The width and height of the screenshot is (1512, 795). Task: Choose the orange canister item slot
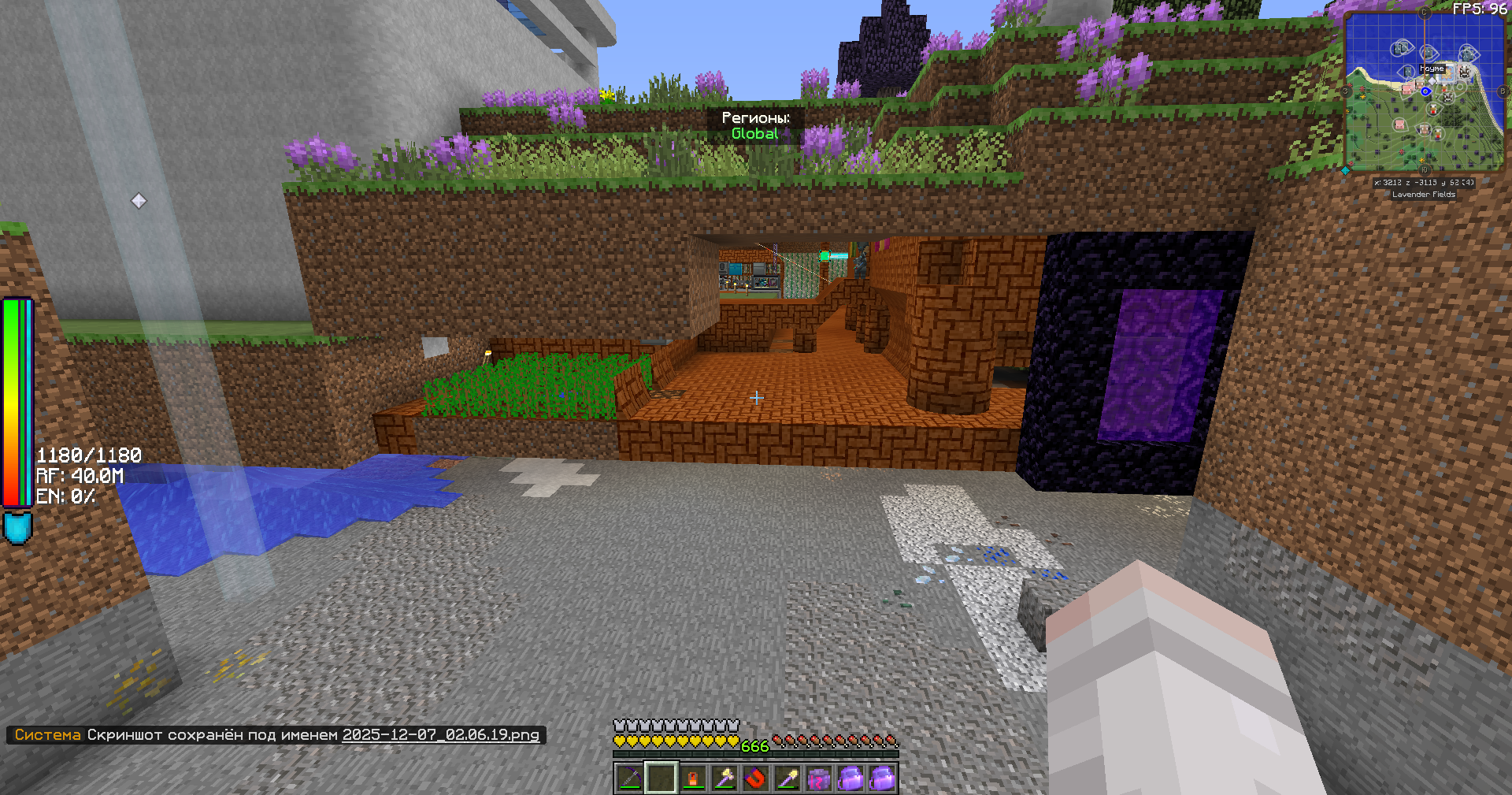(x=692, y=778)
